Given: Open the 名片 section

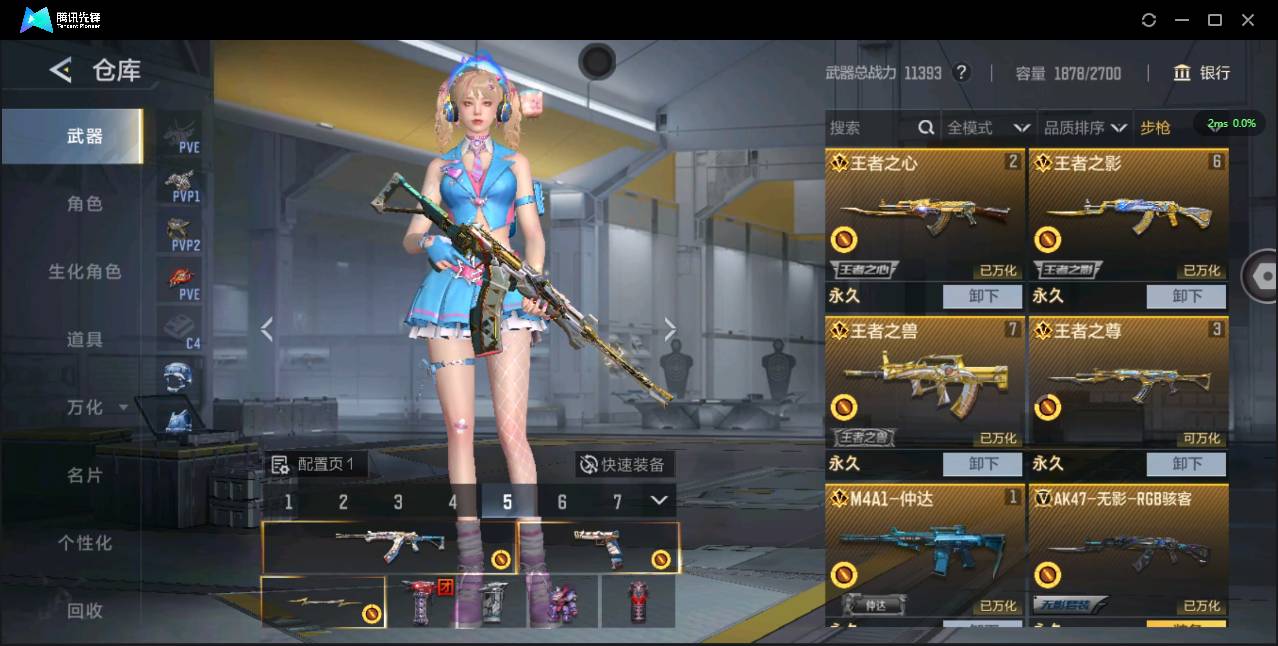Looking at the screenshot, I should point(84,475).
